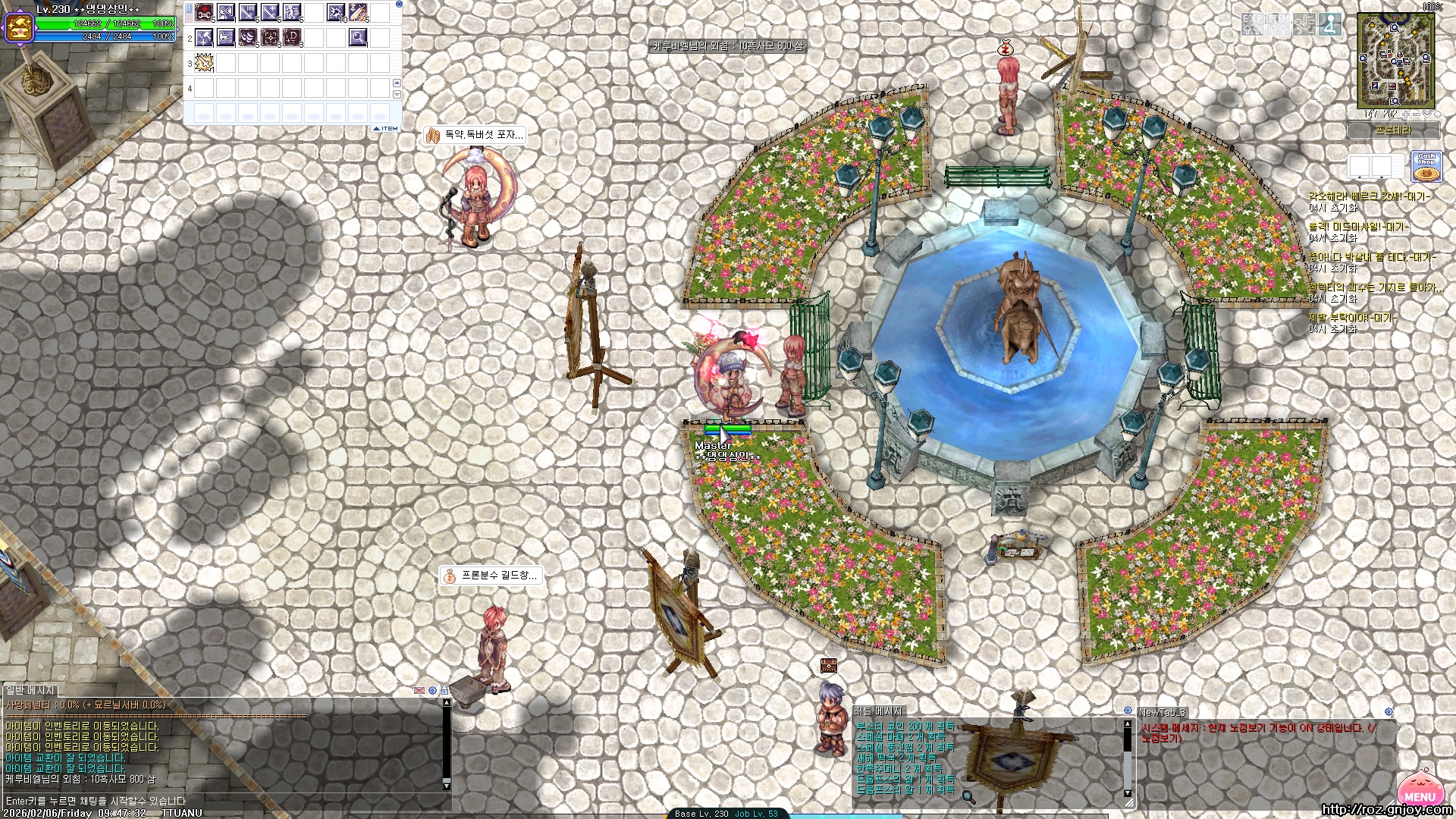Click the chat input field
1456x819 pixels.
[227, 801]
